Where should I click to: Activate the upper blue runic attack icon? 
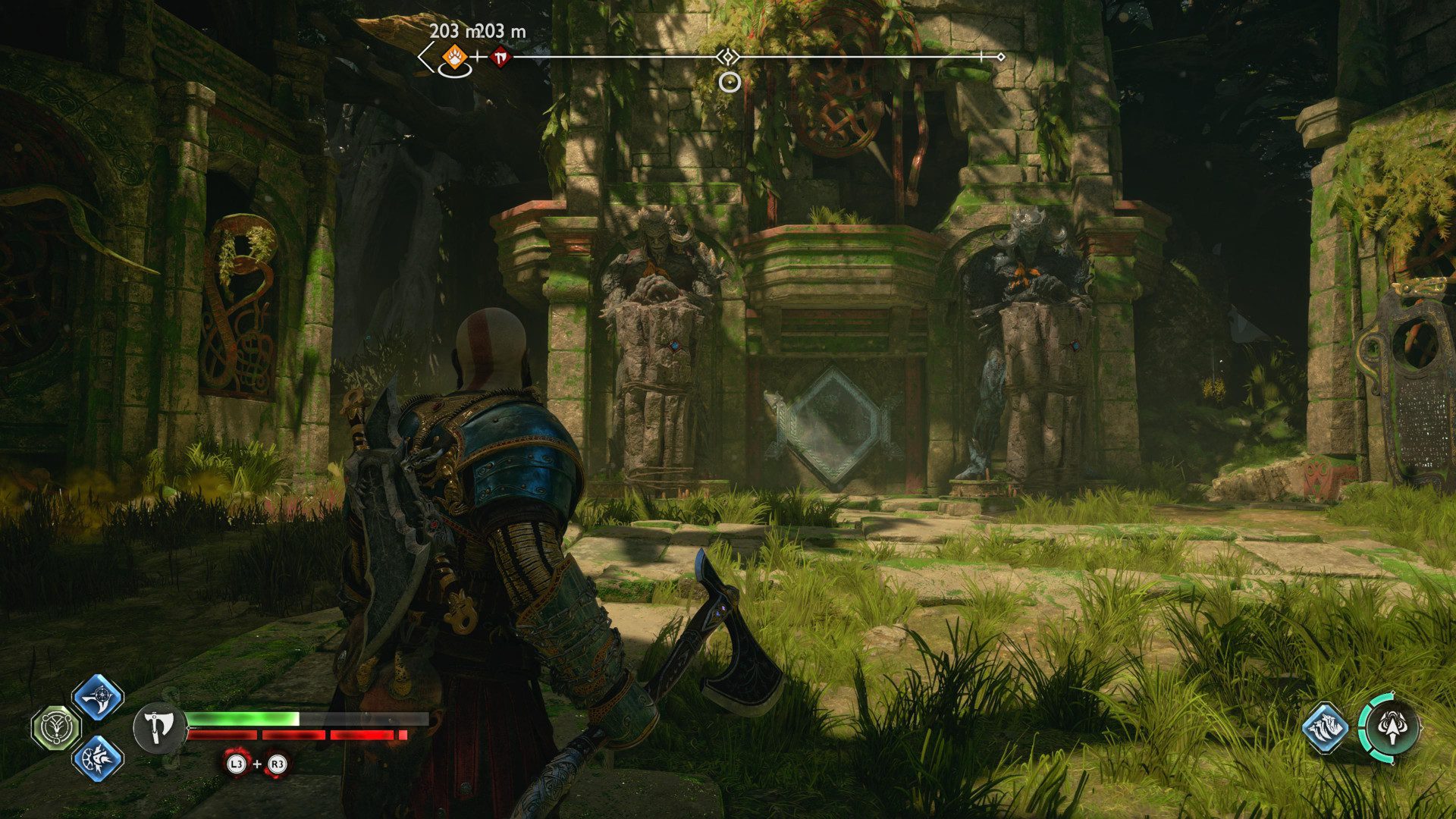click(98, 697)
